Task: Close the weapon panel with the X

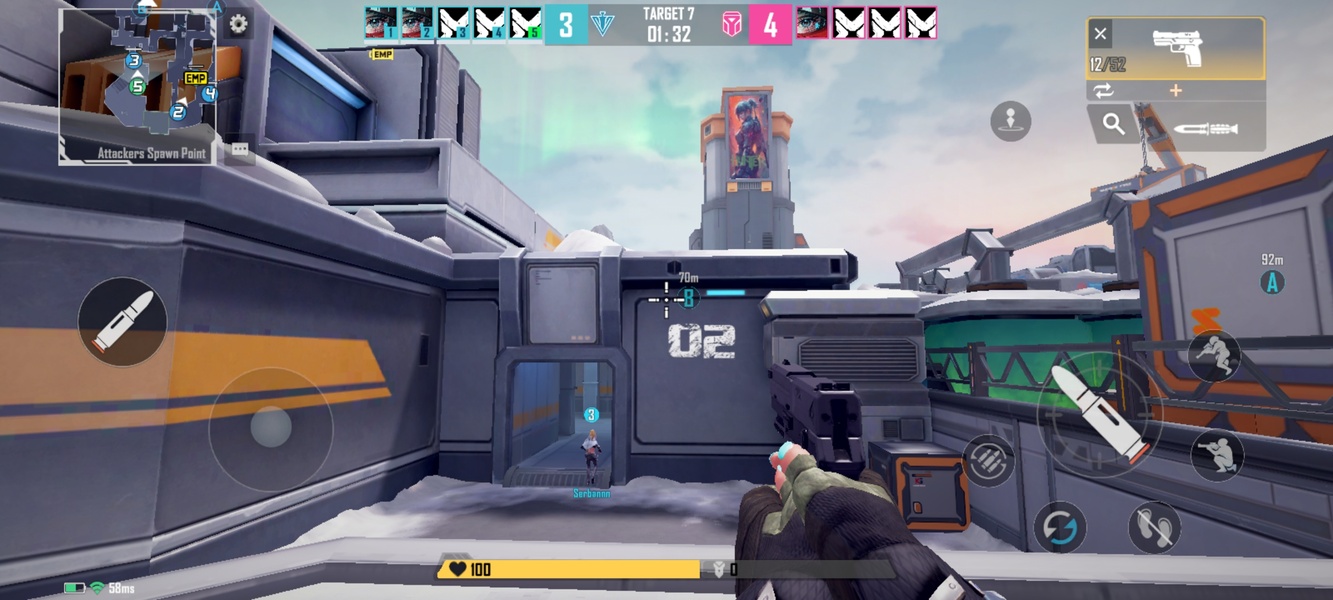Action: tap(1100, 34)
